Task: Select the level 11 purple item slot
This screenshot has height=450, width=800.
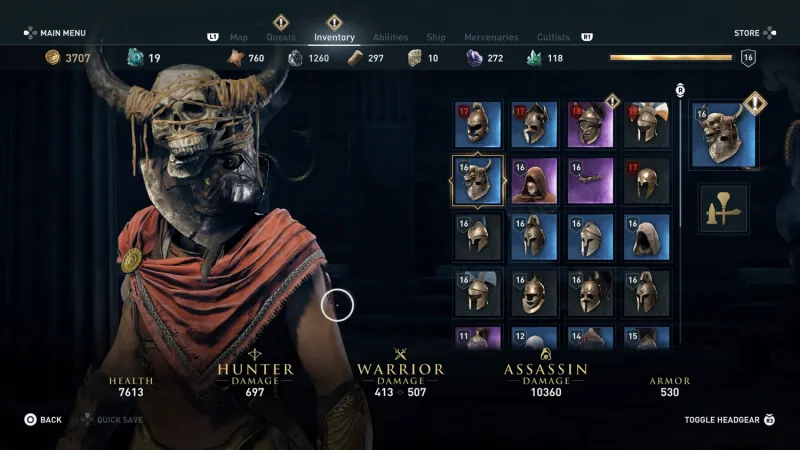Action: [x=477, y=339]
